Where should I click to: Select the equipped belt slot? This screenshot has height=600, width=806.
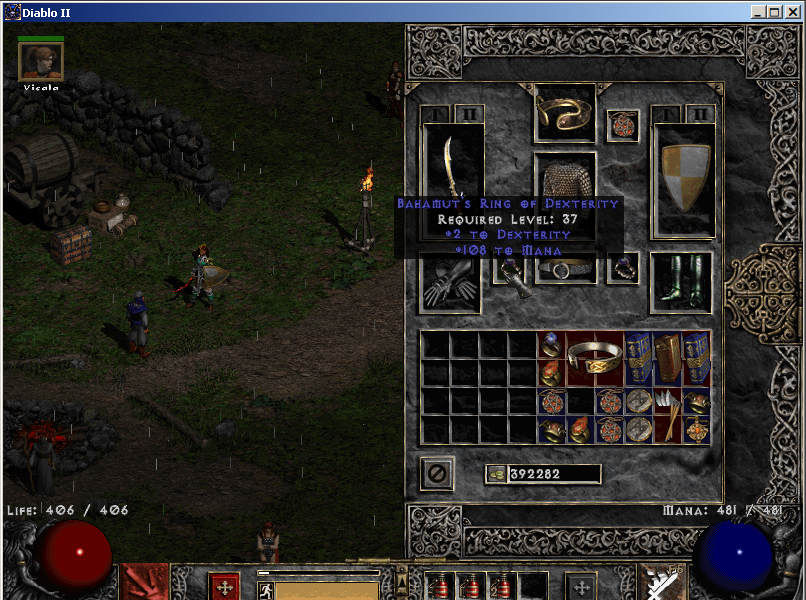click(565, 269)
